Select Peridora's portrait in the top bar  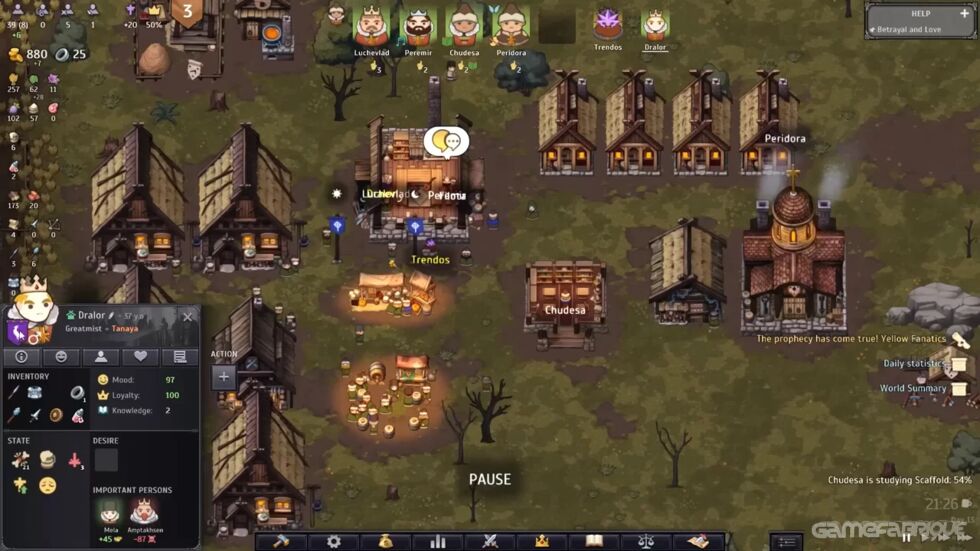point(511,25)
